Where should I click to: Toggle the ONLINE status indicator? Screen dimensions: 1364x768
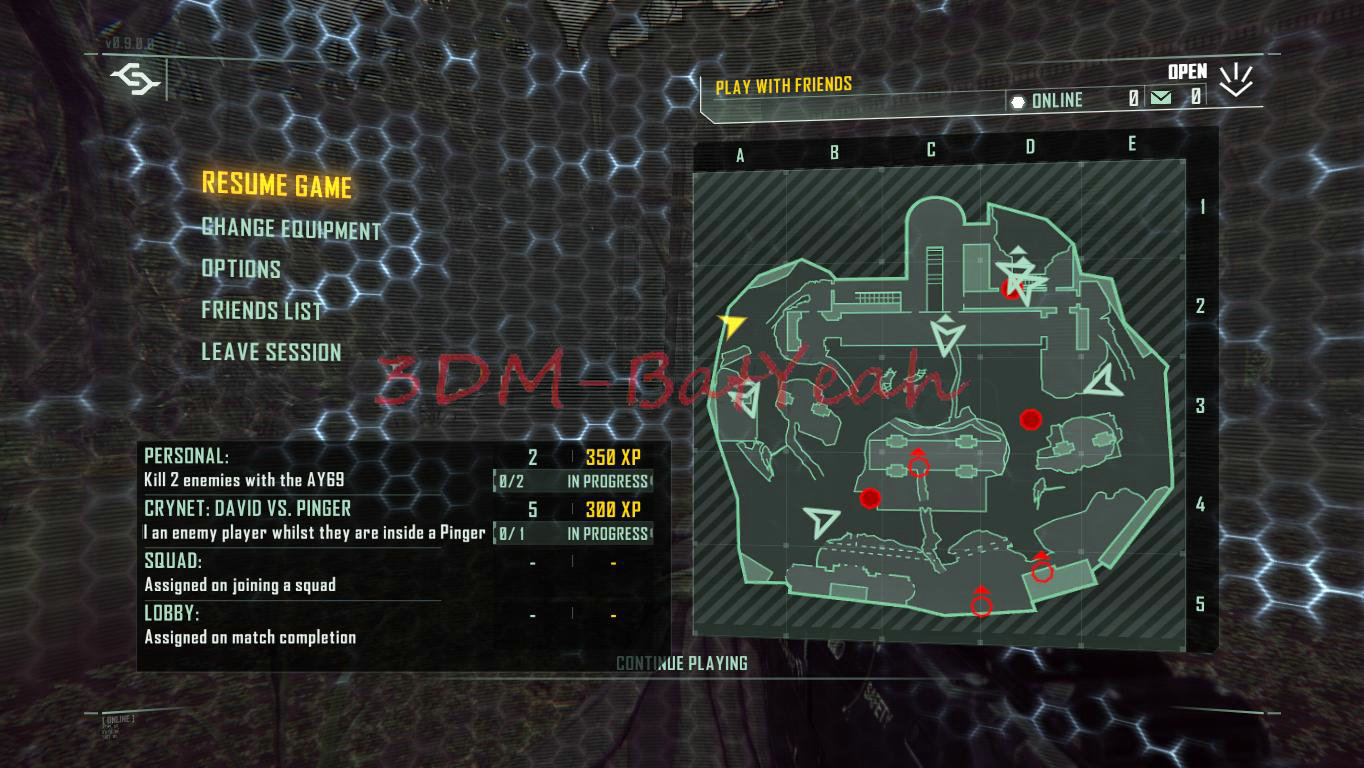1056,100
